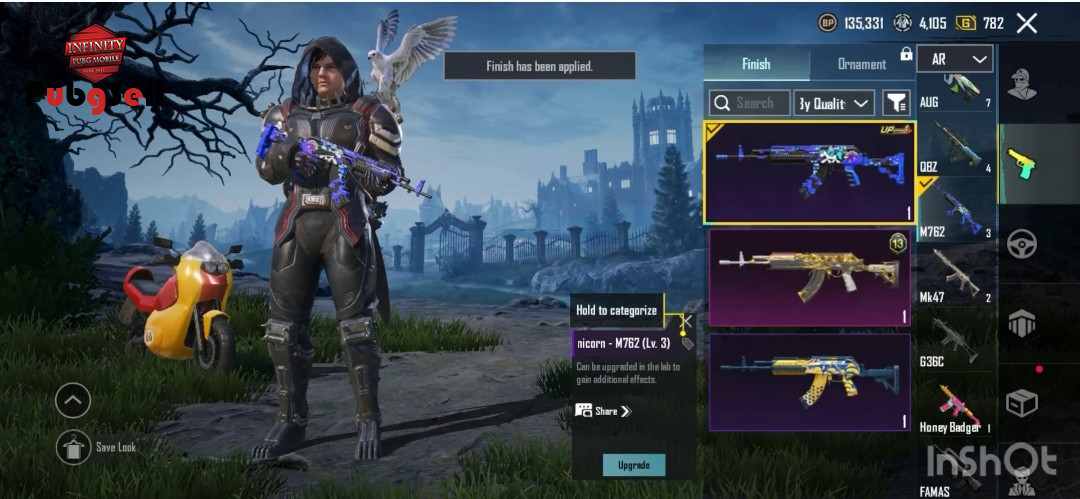Save the current character look
1080x499 pixels.
[x=74, y=446]
